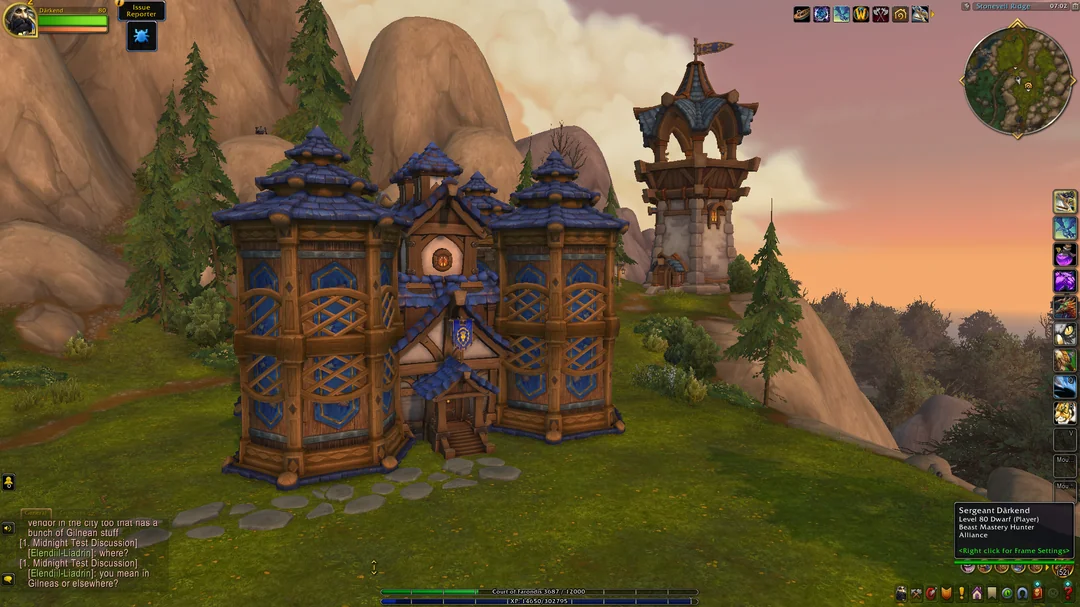This screenshot has height=607, width=1080.
Task: Open the purple house housing button
Action: click(977, 594)
